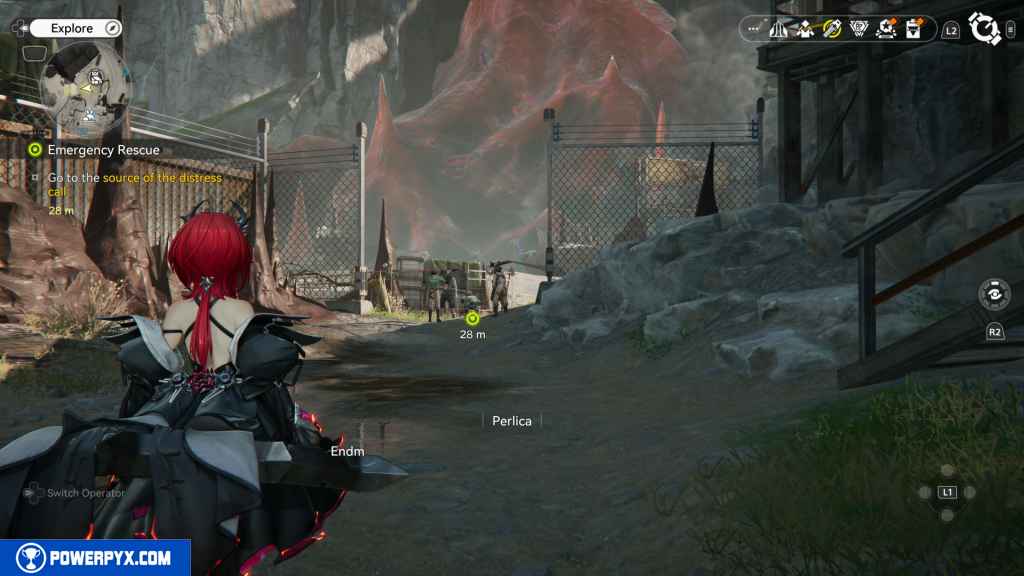
Task: Open the three-pillar icon in top toolbar
Action: 779,29
